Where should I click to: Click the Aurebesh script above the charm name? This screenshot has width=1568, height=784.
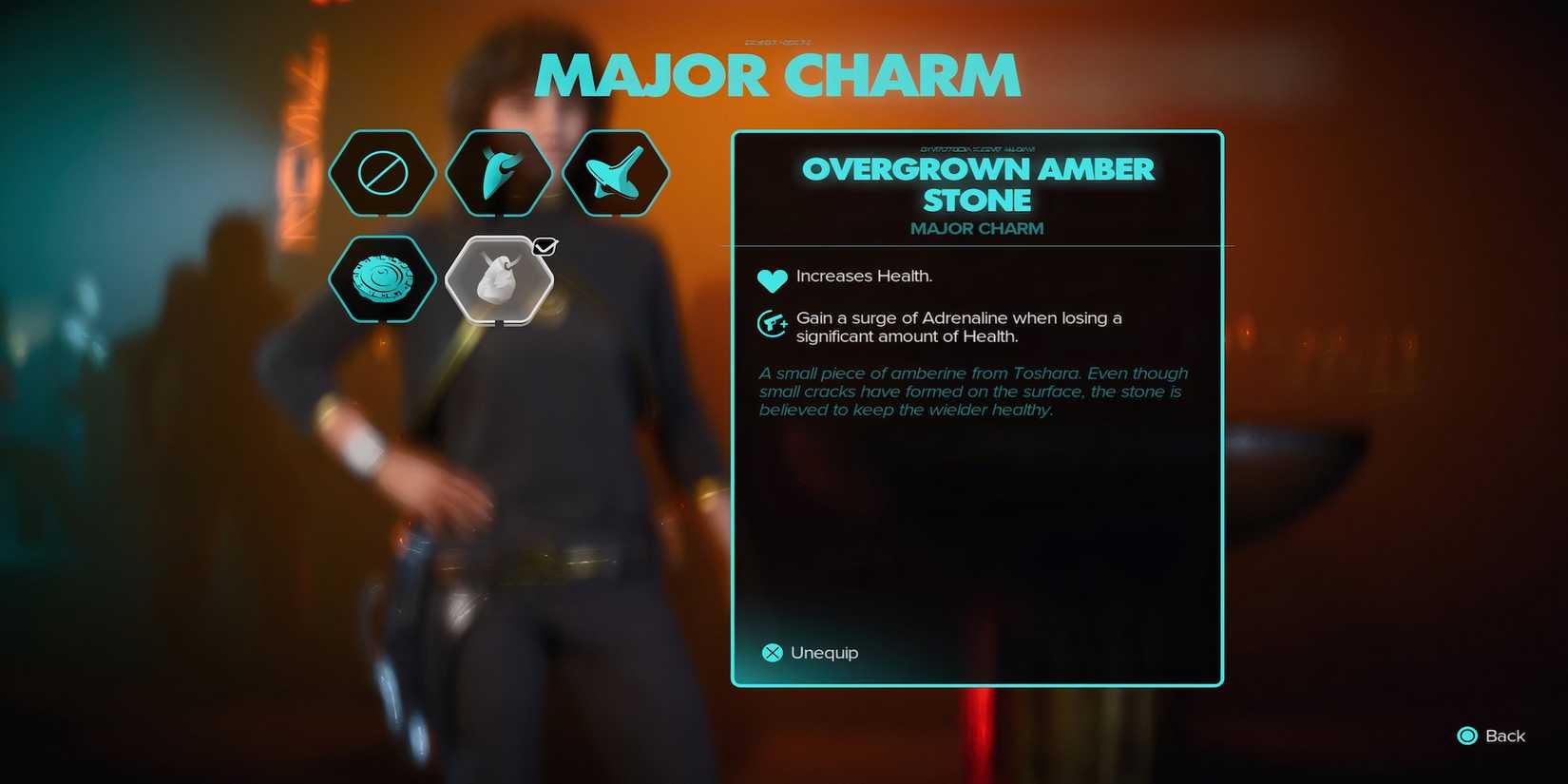point(977,147)
